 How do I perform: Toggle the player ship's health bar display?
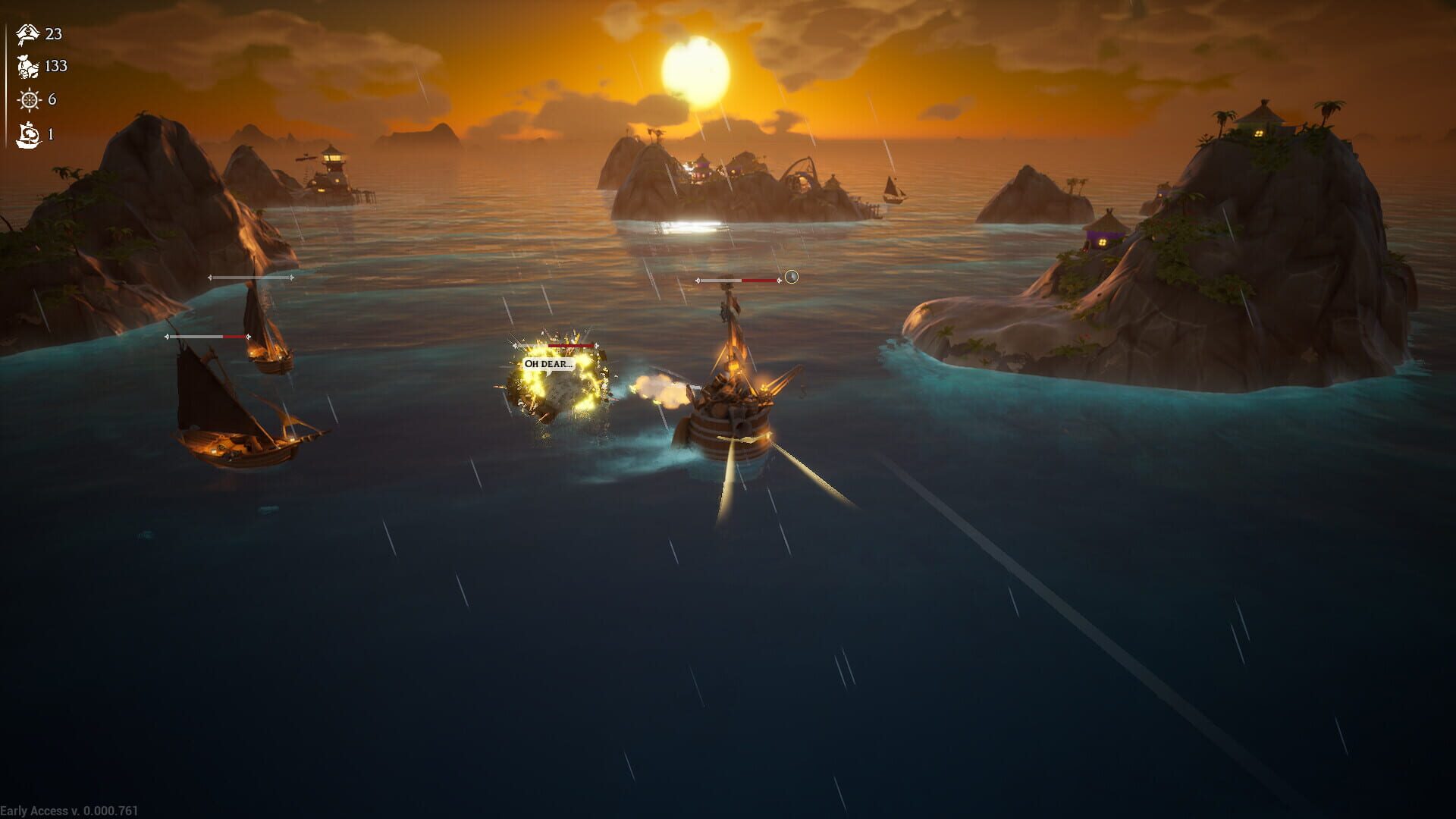click(x=739, y=281)
